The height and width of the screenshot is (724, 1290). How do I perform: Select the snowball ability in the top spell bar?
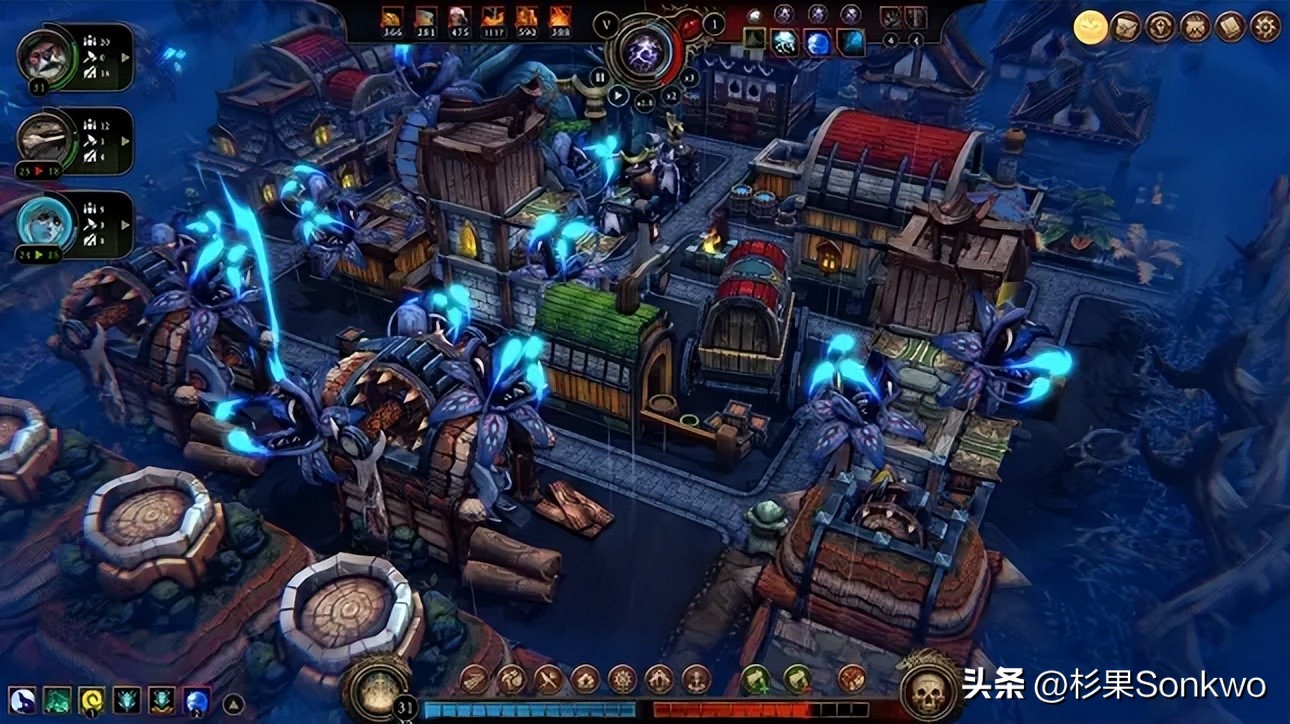click(786, 43)
